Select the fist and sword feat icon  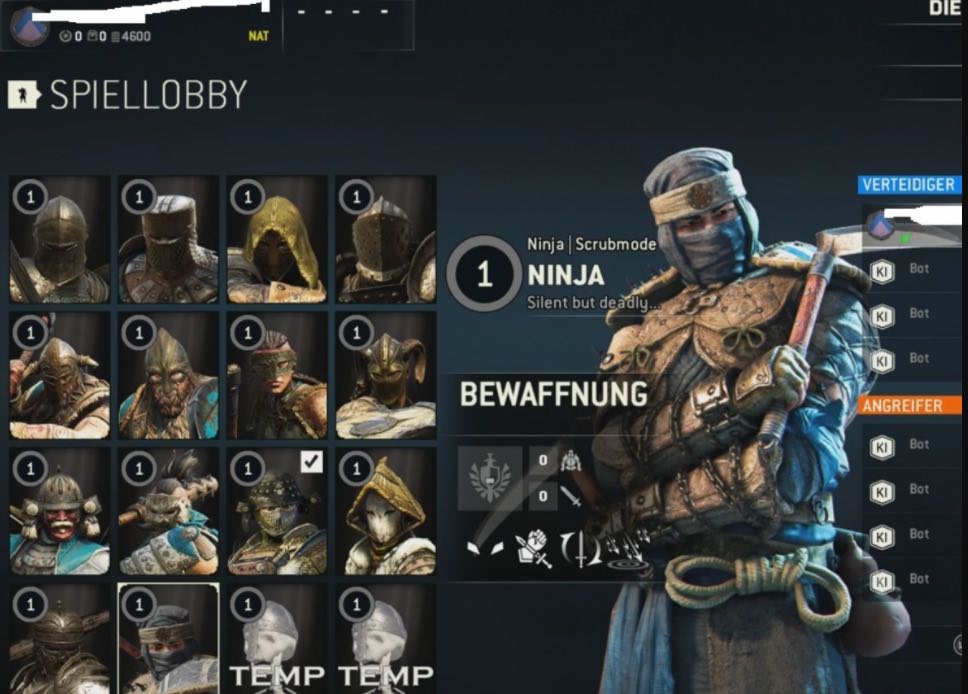coord(533,549)
